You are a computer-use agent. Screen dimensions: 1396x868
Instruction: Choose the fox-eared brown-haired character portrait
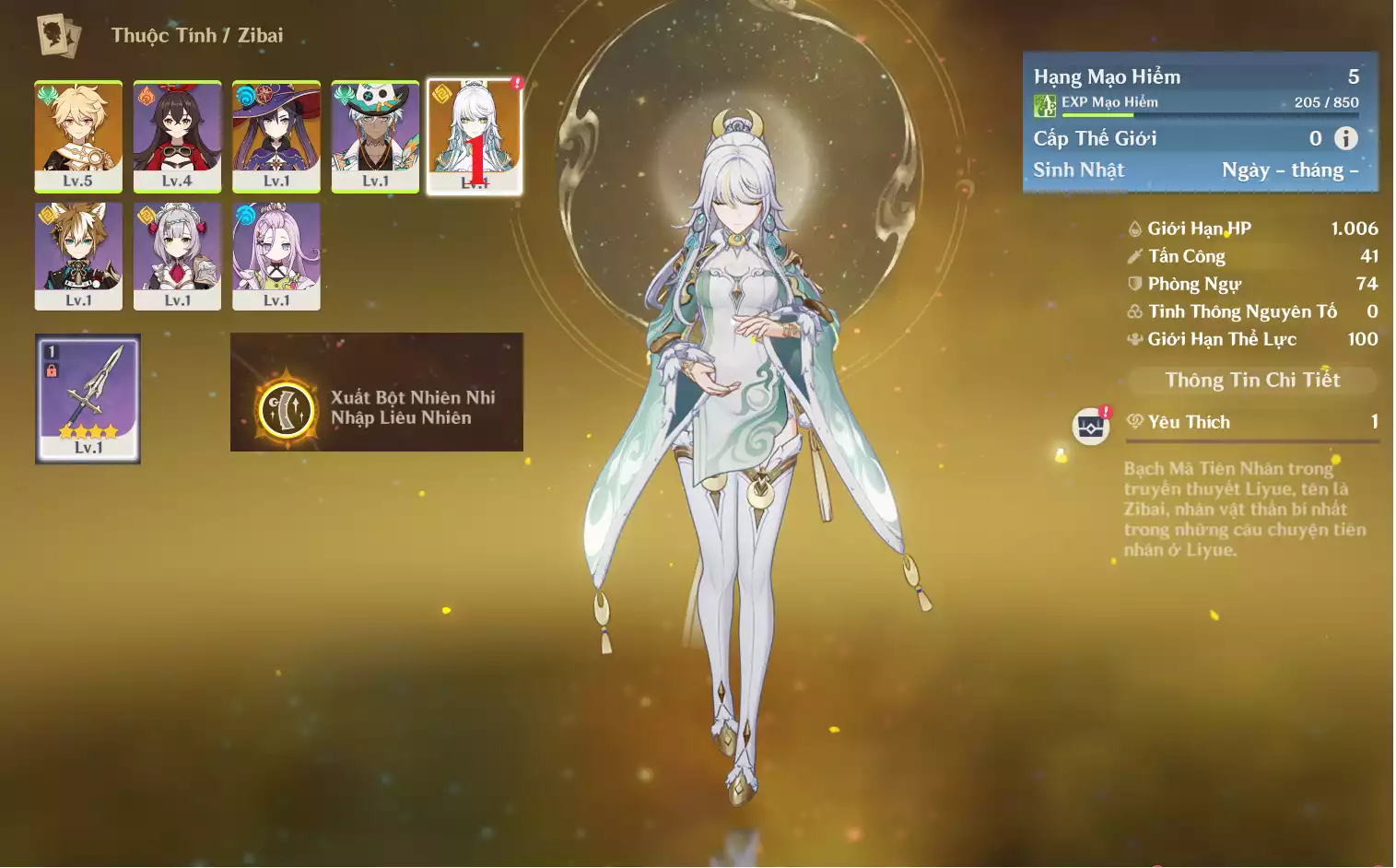[78, 255]
